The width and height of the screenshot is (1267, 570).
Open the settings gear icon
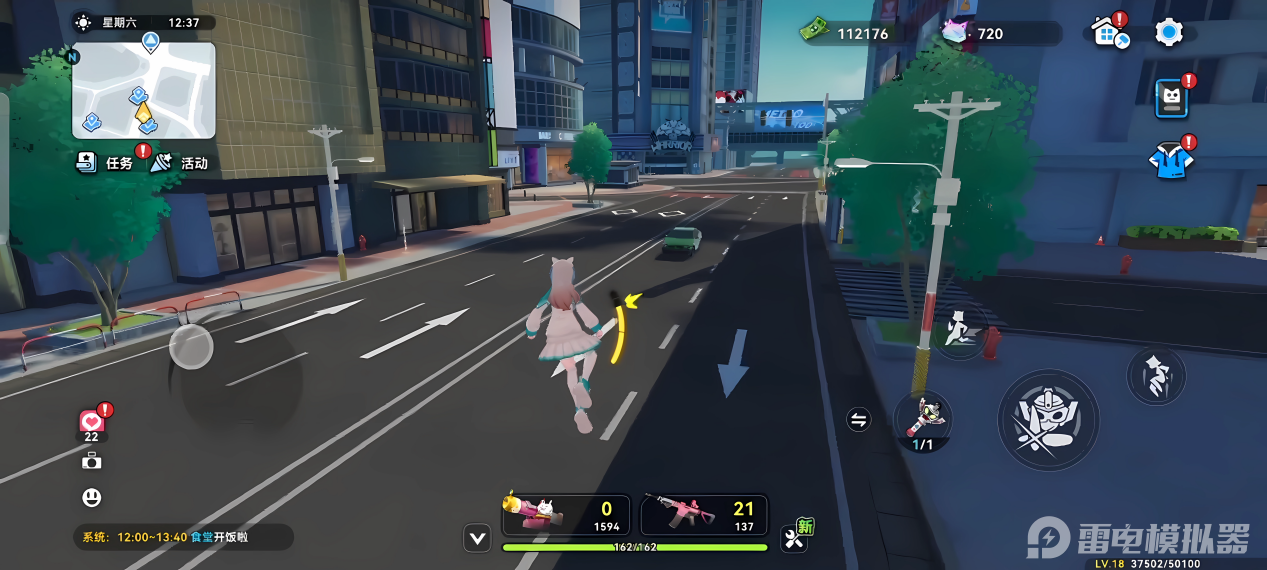coord(1168,33)
